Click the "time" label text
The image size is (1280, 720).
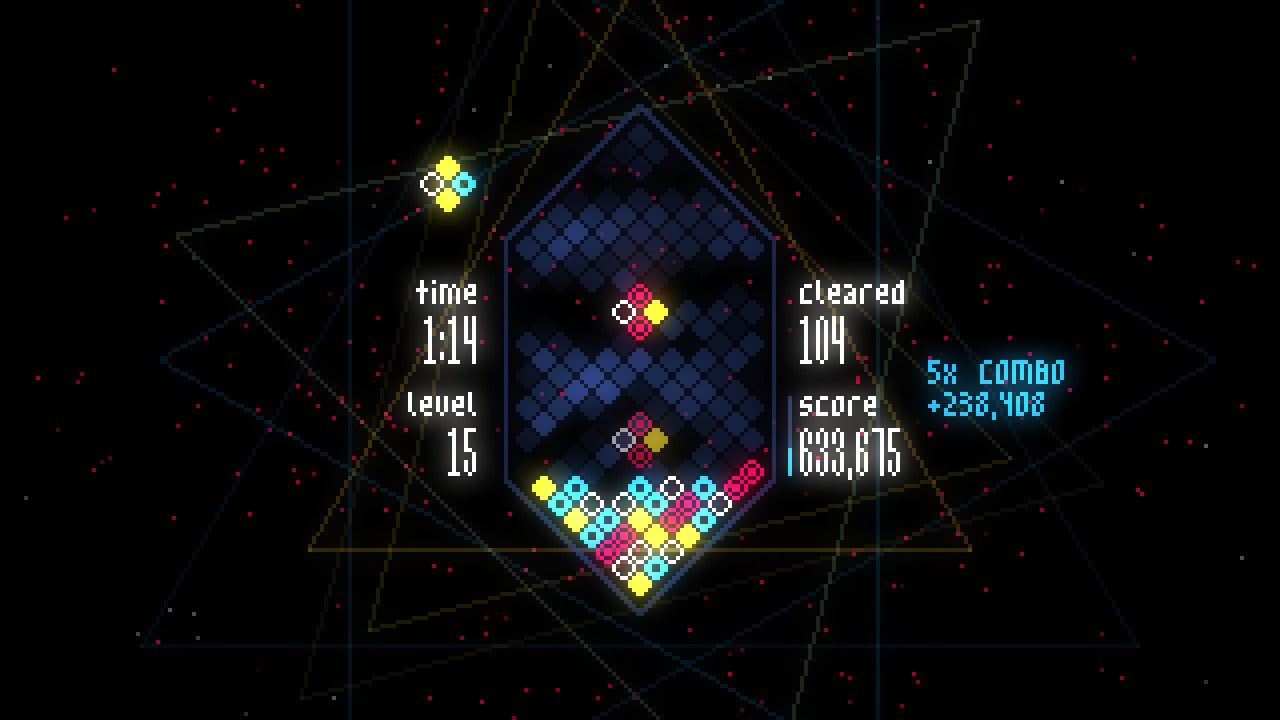click(445, 293)
